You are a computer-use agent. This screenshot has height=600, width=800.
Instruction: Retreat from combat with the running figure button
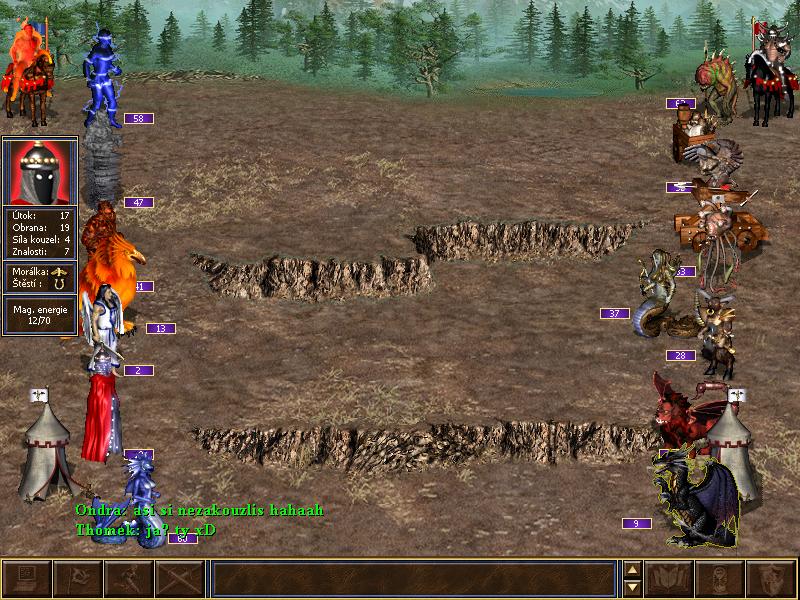[129, 579]
